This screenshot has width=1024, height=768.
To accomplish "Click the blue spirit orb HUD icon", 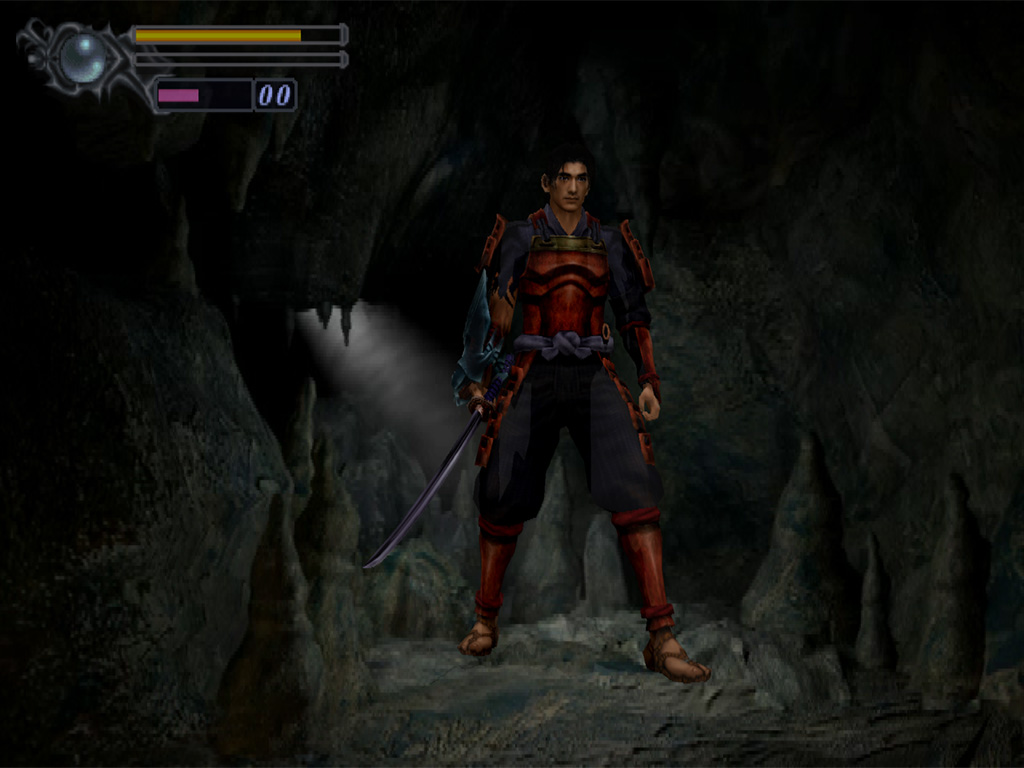I will pos(82,58).
